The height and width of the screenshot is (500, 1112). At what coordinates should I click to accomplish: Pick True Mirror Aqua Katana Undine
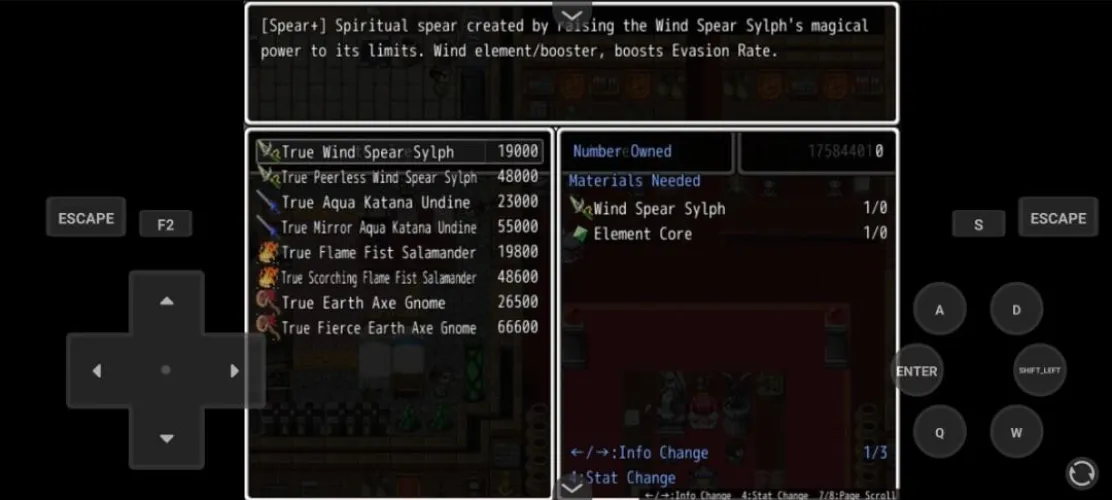tap(400, 227)
